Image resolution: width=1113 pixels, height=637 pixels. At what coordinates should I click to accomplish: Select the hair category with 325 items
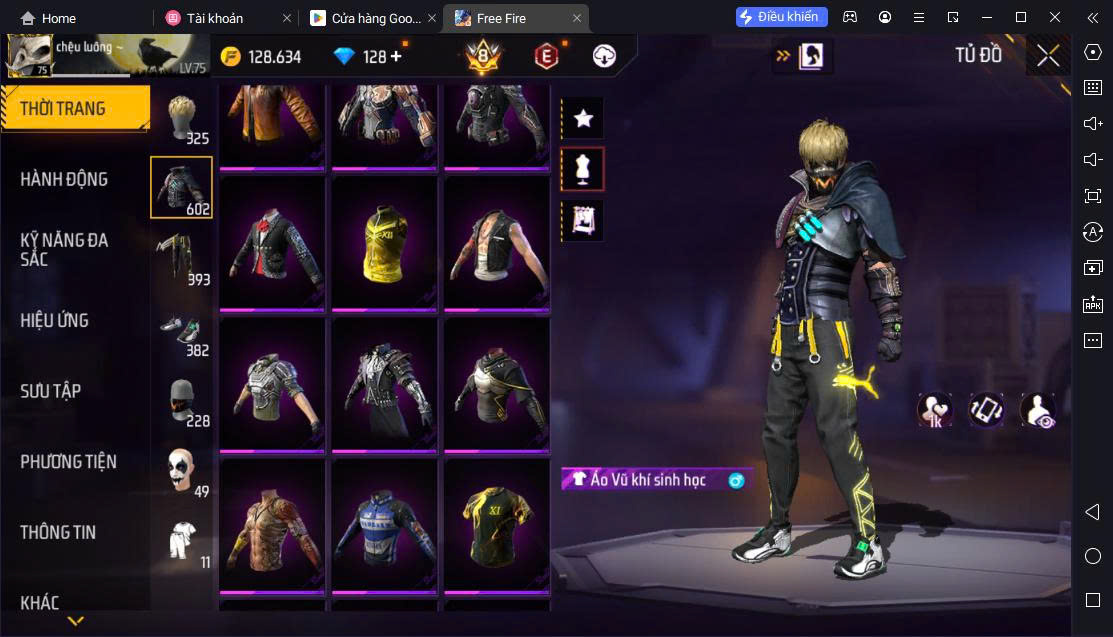pos(181,120)
